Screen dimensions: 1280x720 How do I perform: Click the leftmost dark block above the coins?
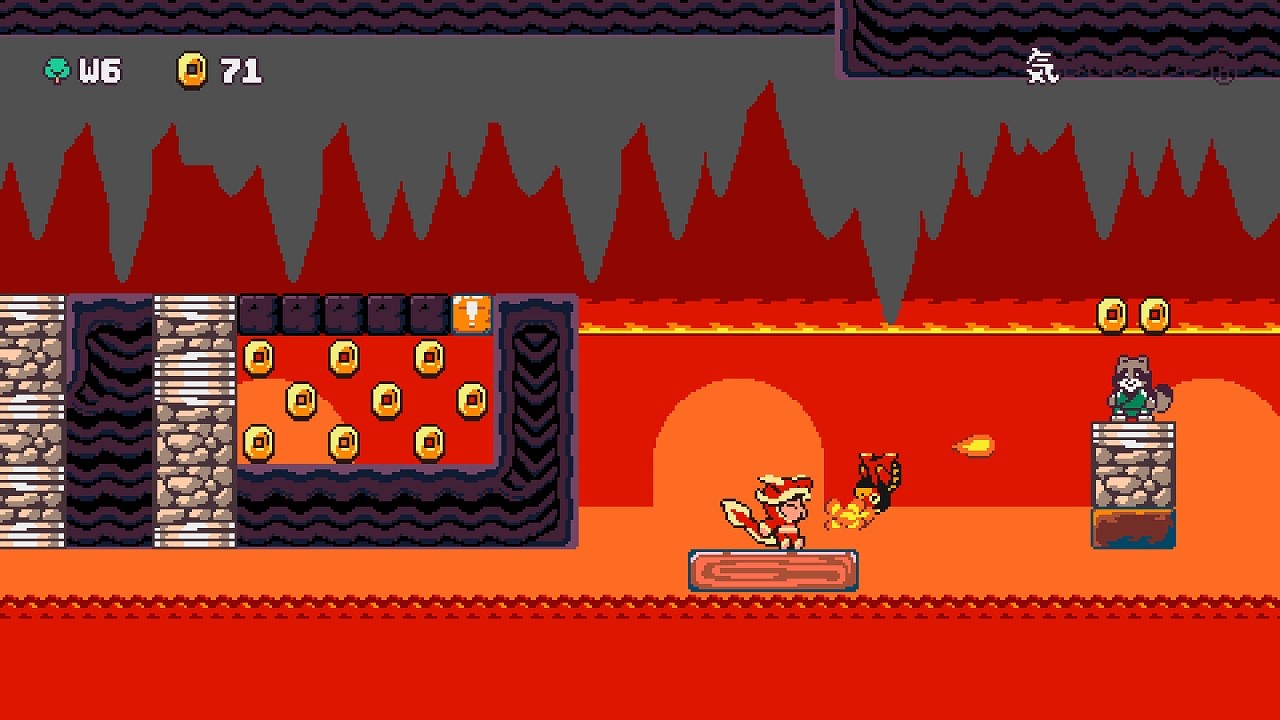(257, 313)
